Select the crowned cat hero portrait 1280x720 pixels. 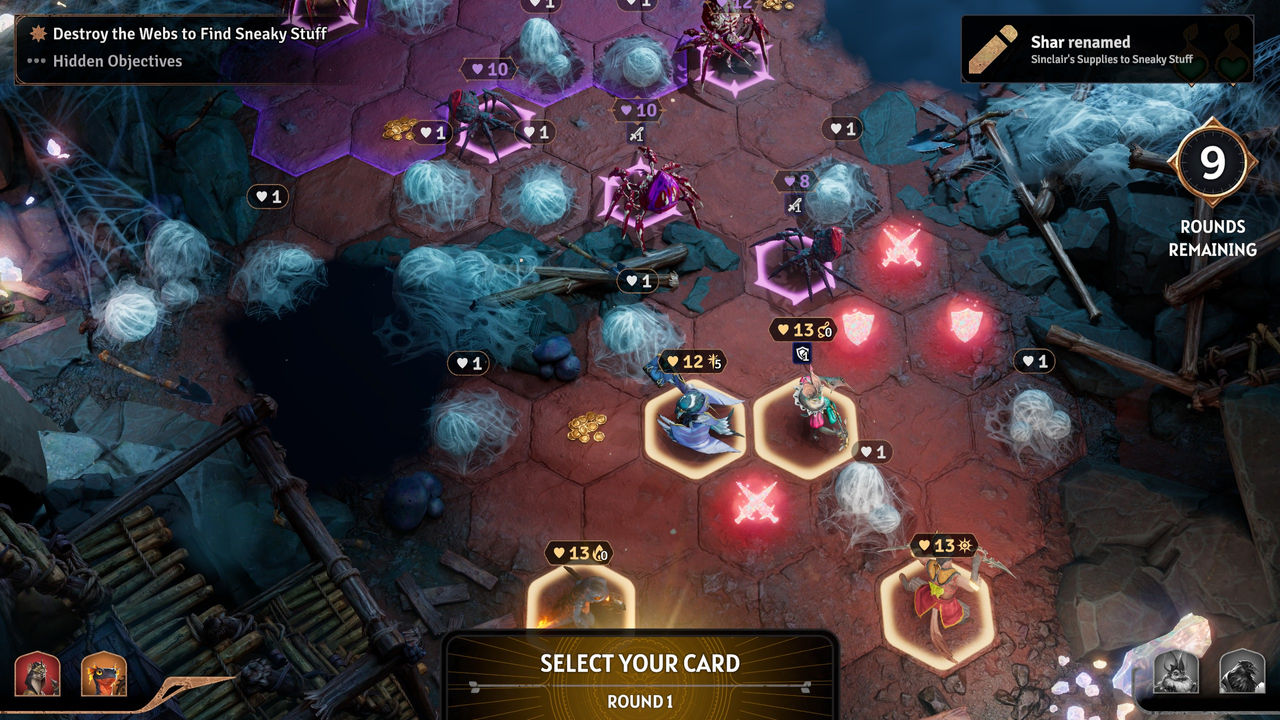37,673
